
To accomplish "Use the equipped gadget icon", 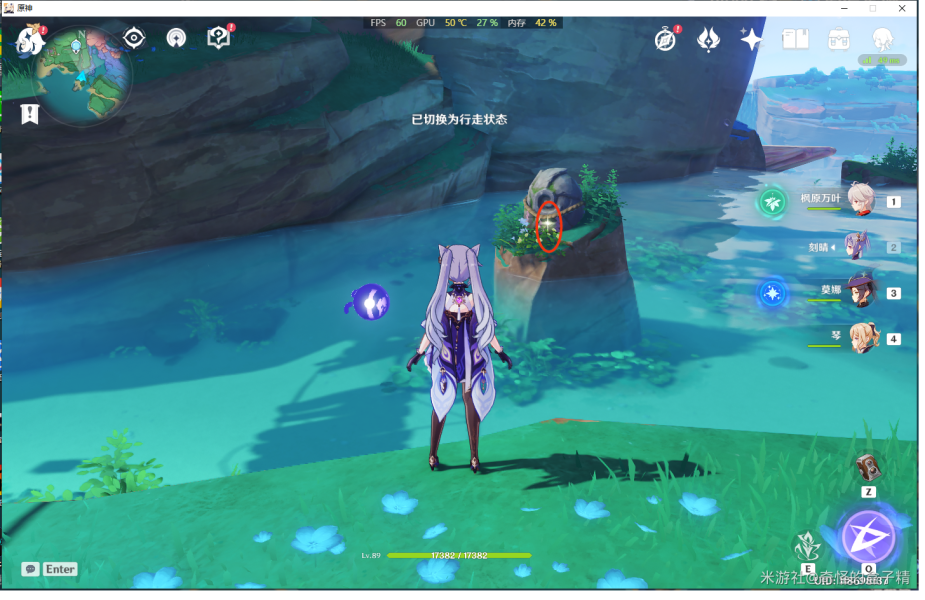I will point(868,468).
